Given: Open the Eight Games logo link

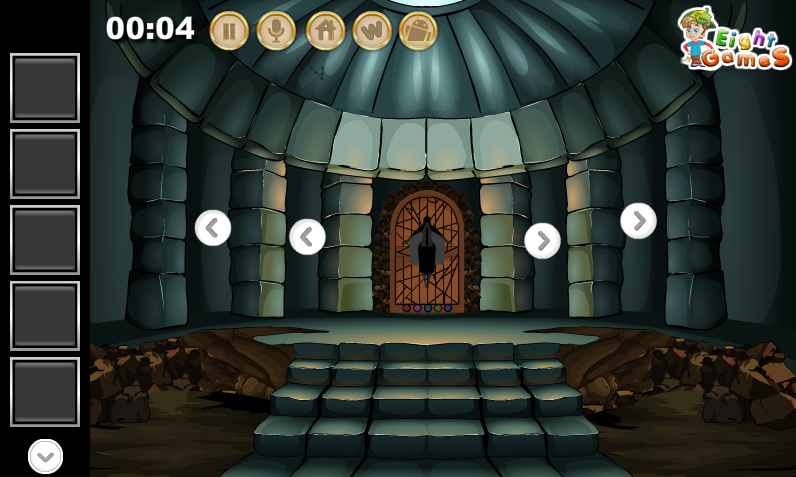Looking at the screenshot, I should 735,40.
